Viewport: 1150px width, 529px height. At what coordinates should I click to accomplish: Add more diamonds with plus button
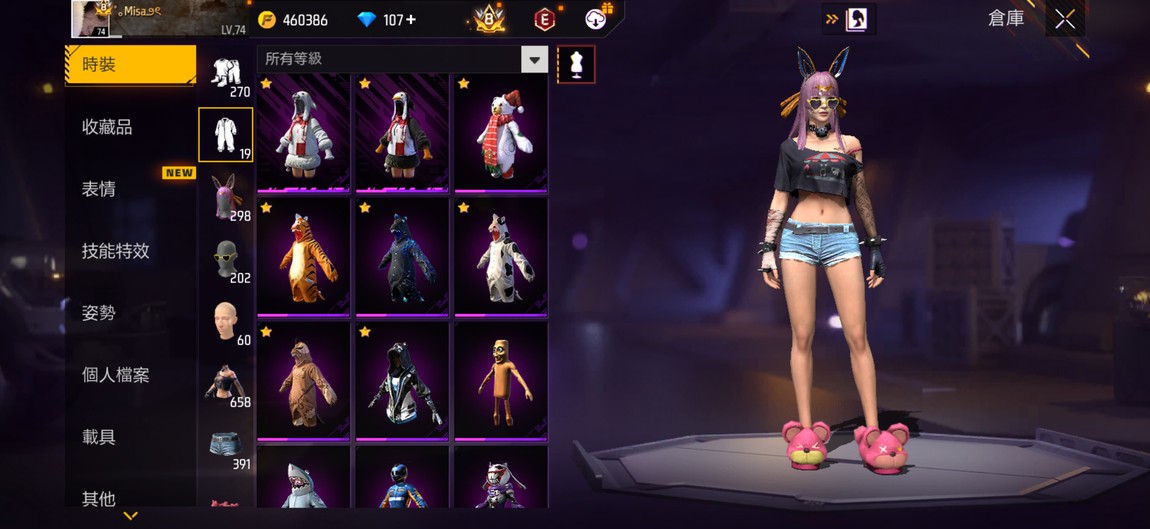(411, 20)
